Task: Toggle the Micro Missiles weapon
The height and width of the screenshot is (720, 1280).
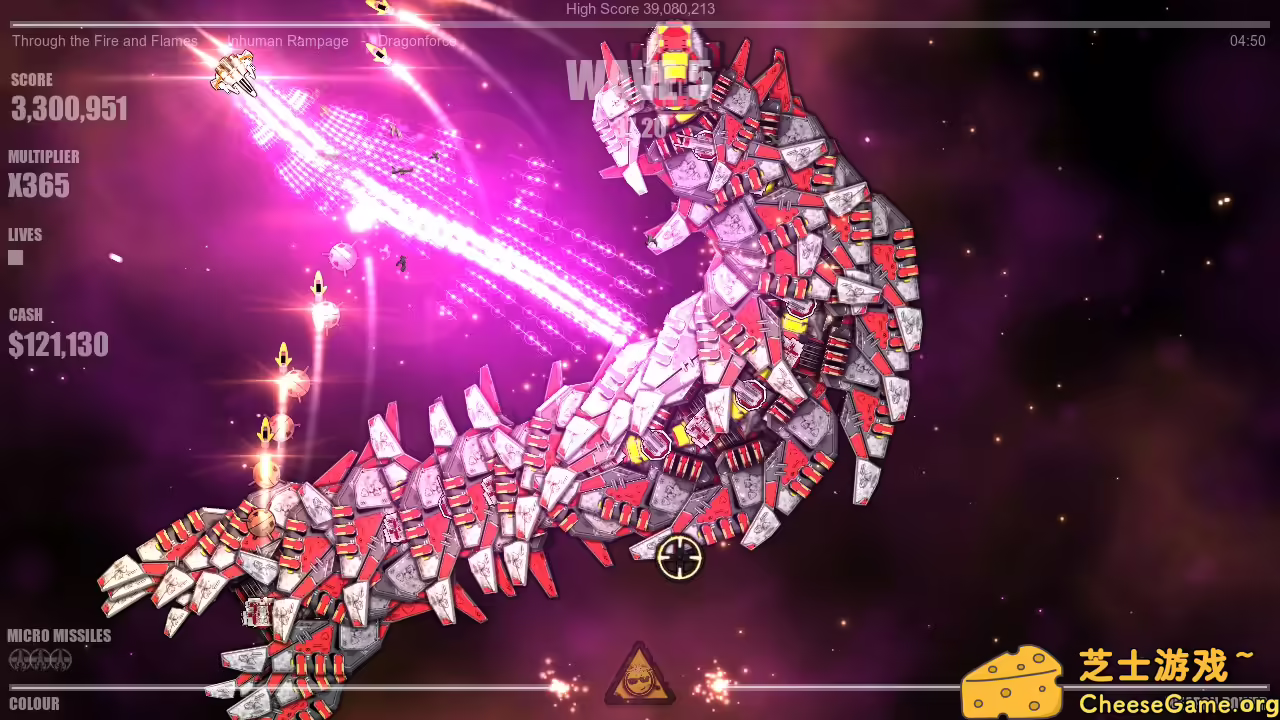Action: (x=60, y=635)
